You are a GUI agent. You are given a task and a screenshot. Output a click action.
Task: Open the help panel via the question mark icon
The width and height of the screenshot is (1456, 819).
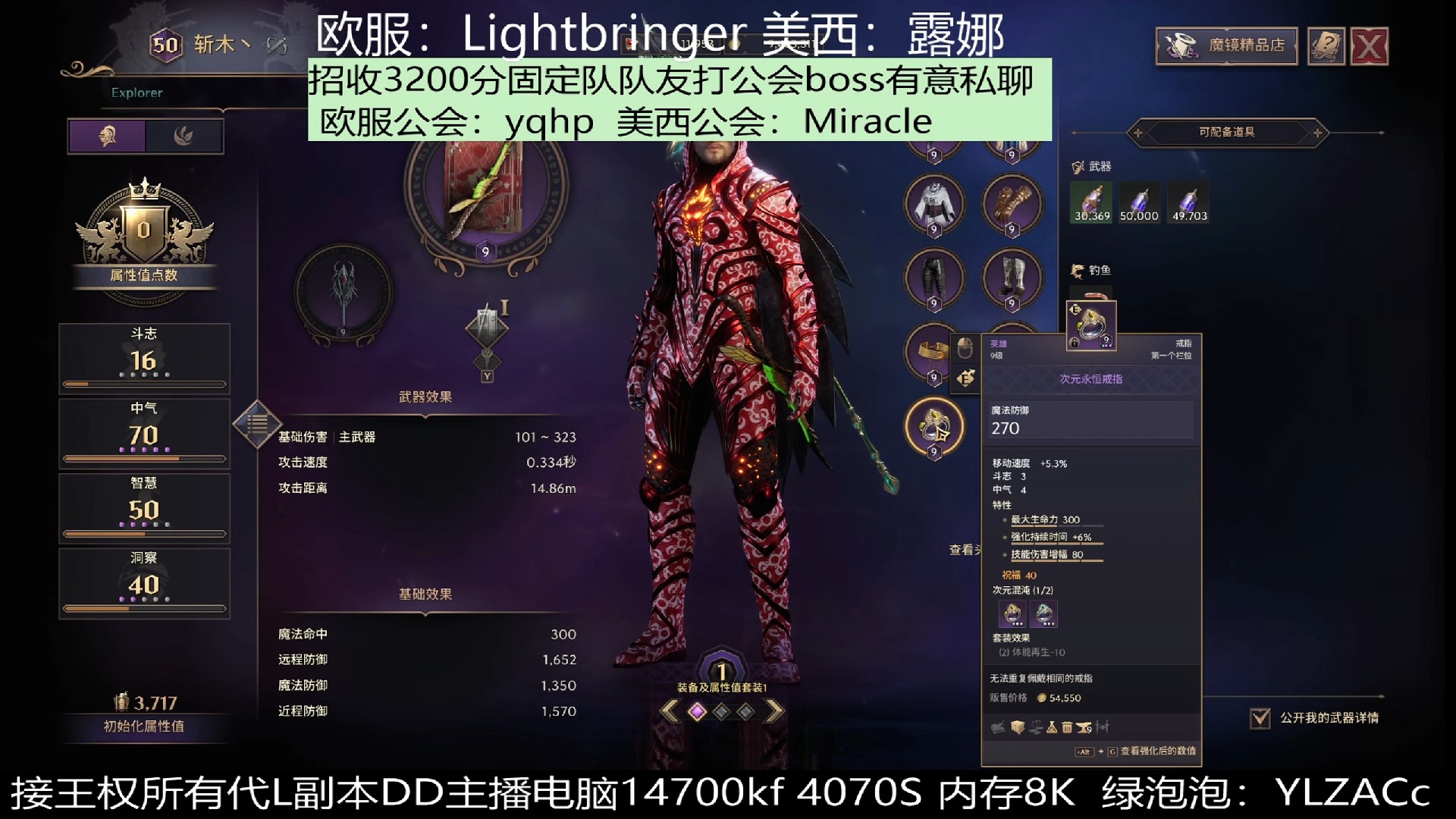click(x=1326, y=45)
